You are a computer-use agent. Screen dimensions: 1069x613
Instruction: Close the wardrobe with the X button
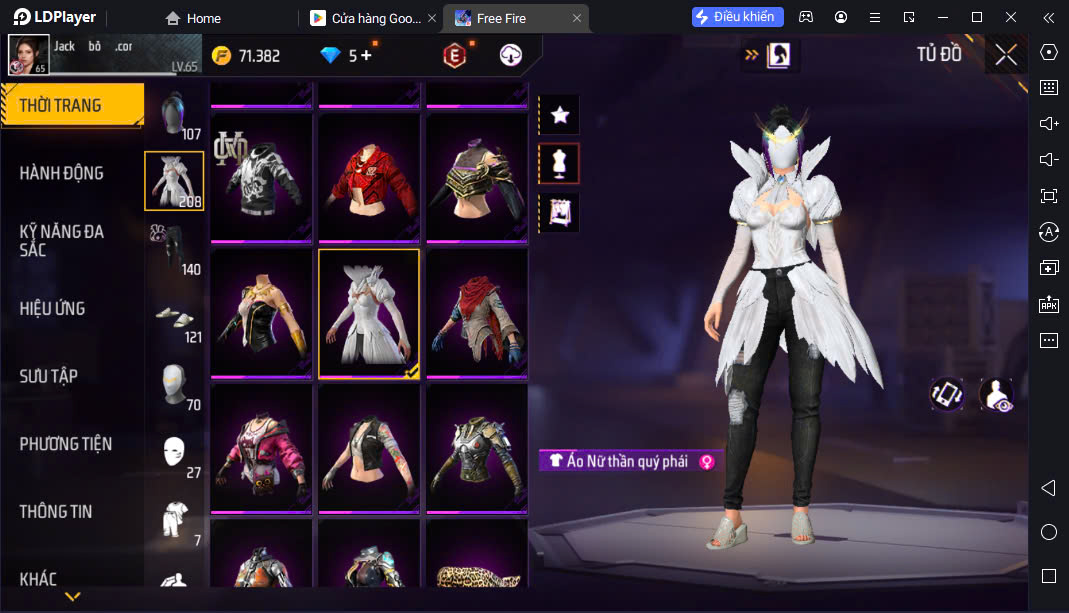click(x=1006, y=55)
